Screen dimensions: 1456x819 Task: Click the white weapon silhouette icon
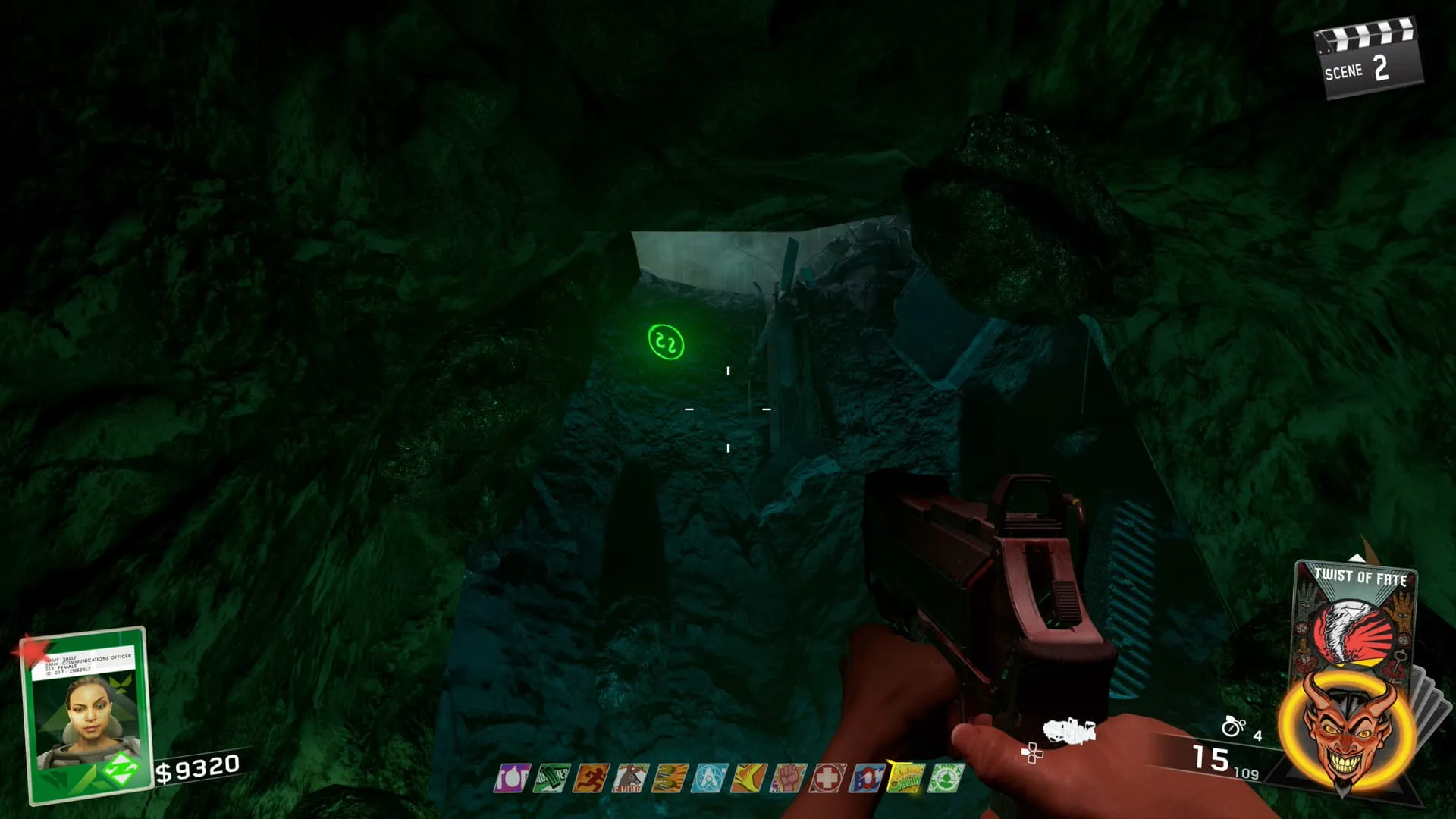(1069, 732)
